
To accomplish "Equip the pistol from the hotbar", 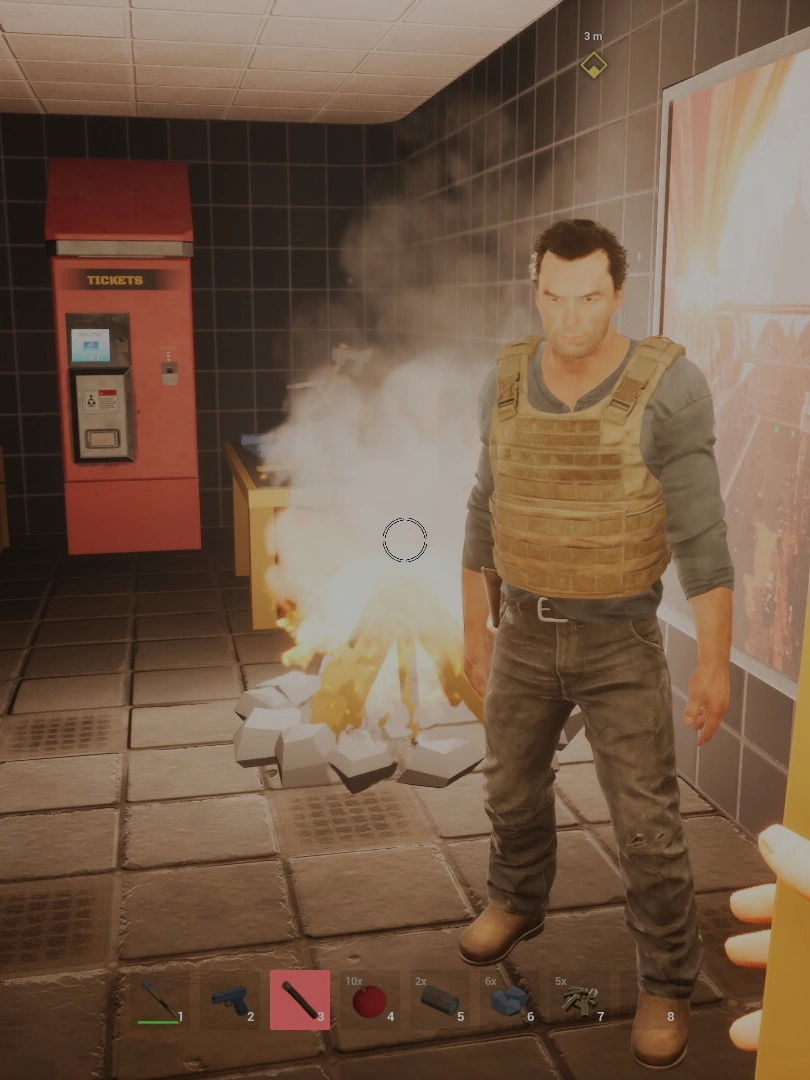I will (229, 999).
